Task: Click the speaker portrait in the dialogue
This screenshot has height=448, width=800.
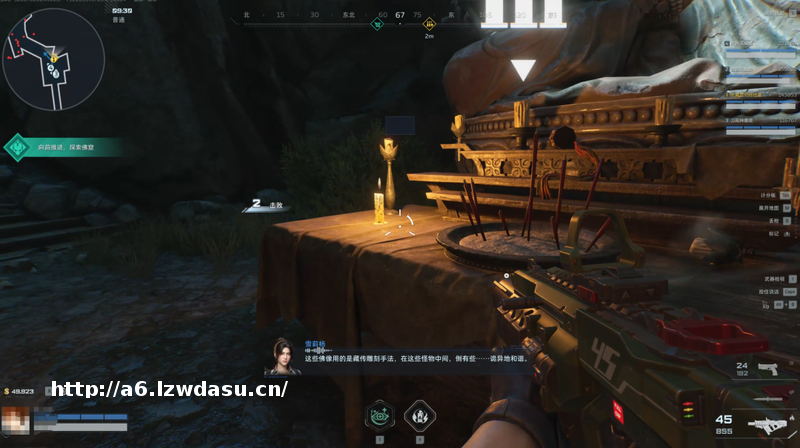Action: [x=284, y=356]
